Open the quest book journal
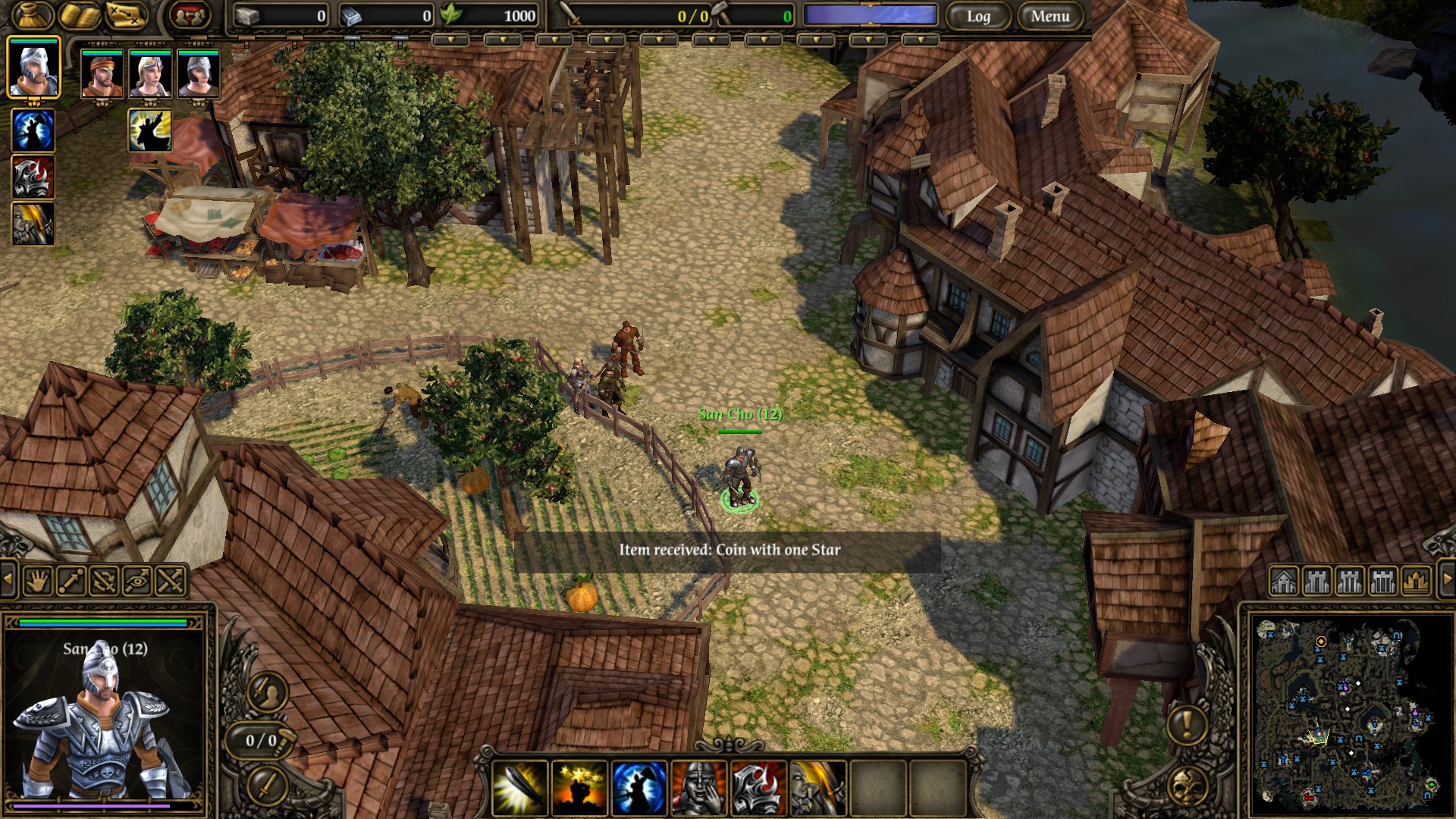The height and width of the screenshot is (819, 1456). pyautogui.click(x=80, y=15)
